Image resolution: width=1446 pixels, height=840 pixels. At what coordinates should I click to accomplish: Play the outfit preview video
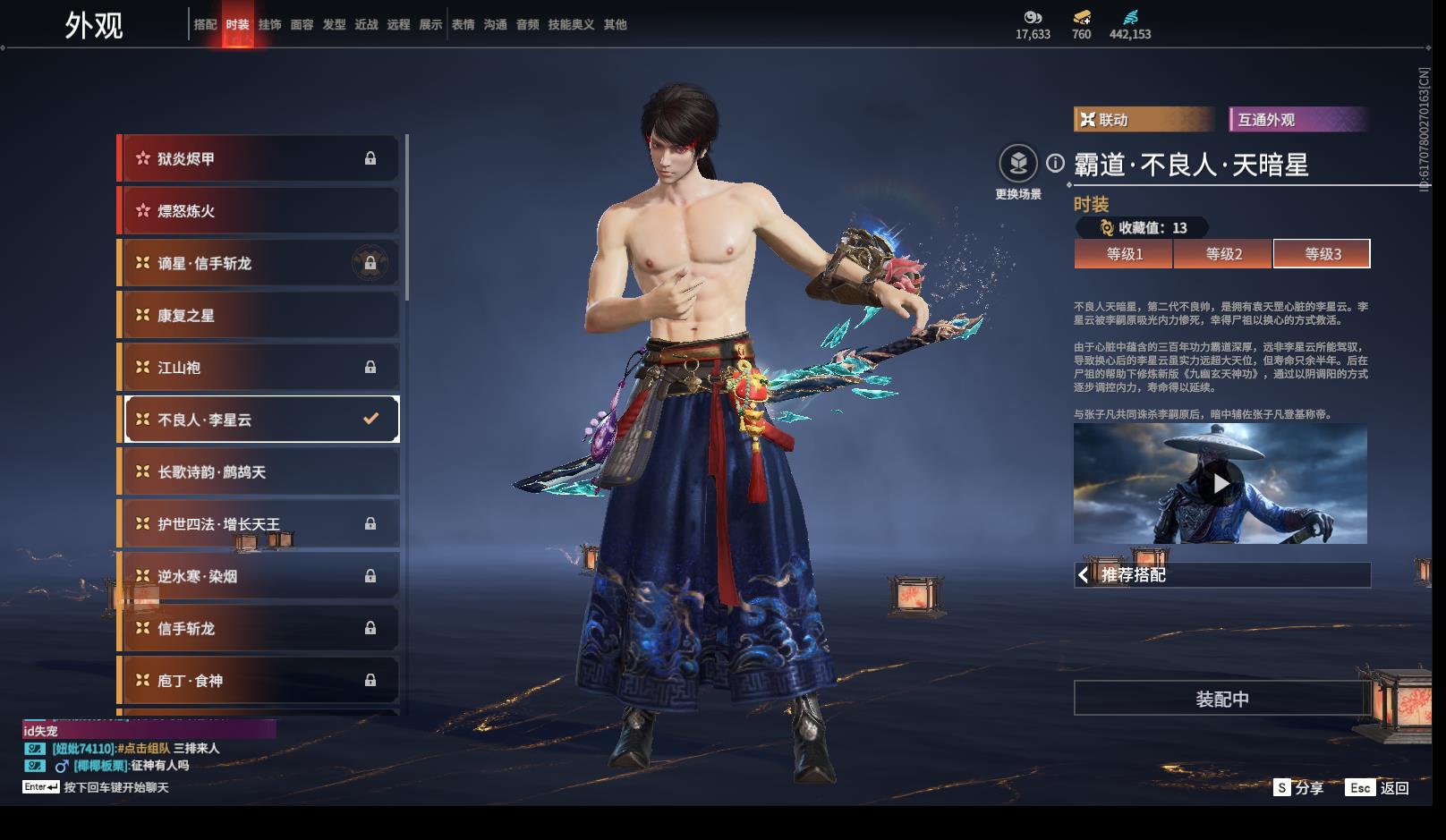click(x=1221, y=484)
